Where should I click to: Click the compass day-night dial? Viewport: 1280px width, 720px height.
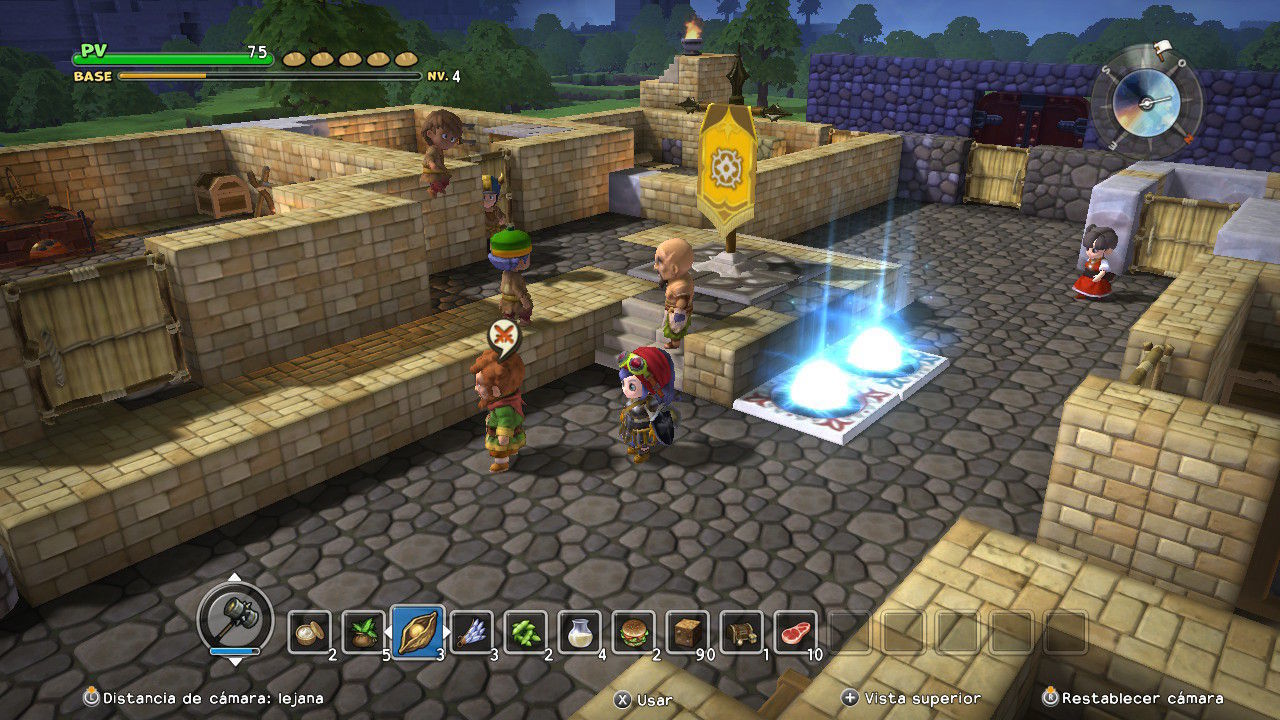pos(1145,101)
